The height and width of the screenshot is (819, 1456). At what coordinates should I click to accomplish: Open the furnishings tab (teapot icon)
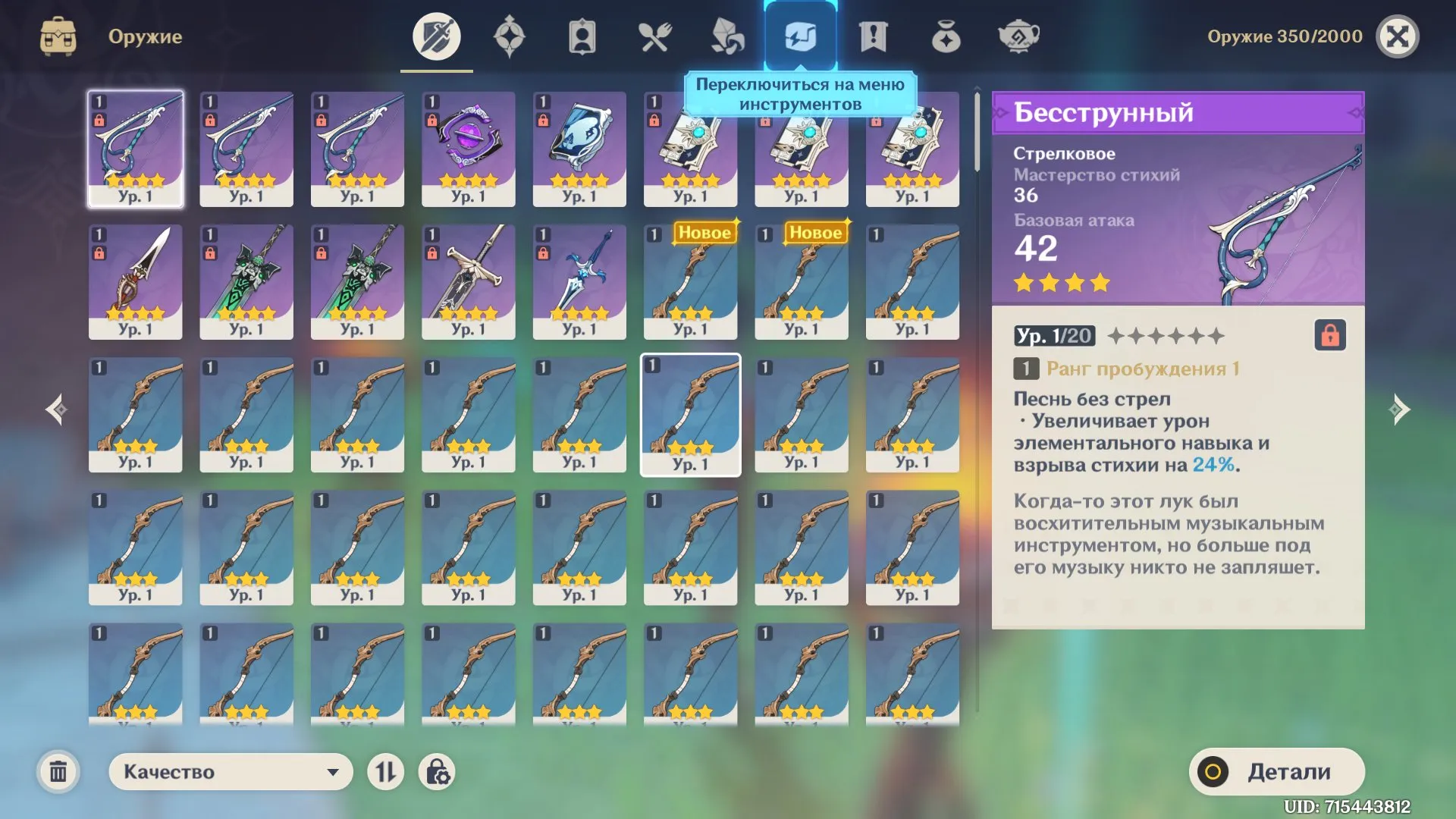pos(1020,36)
